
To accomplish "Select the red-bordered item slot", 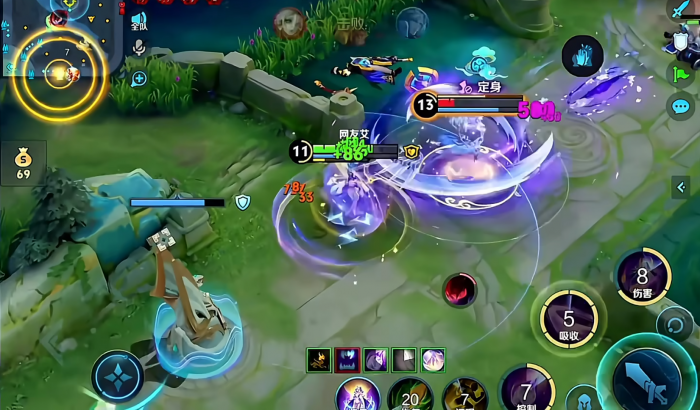I will [346, 359].
